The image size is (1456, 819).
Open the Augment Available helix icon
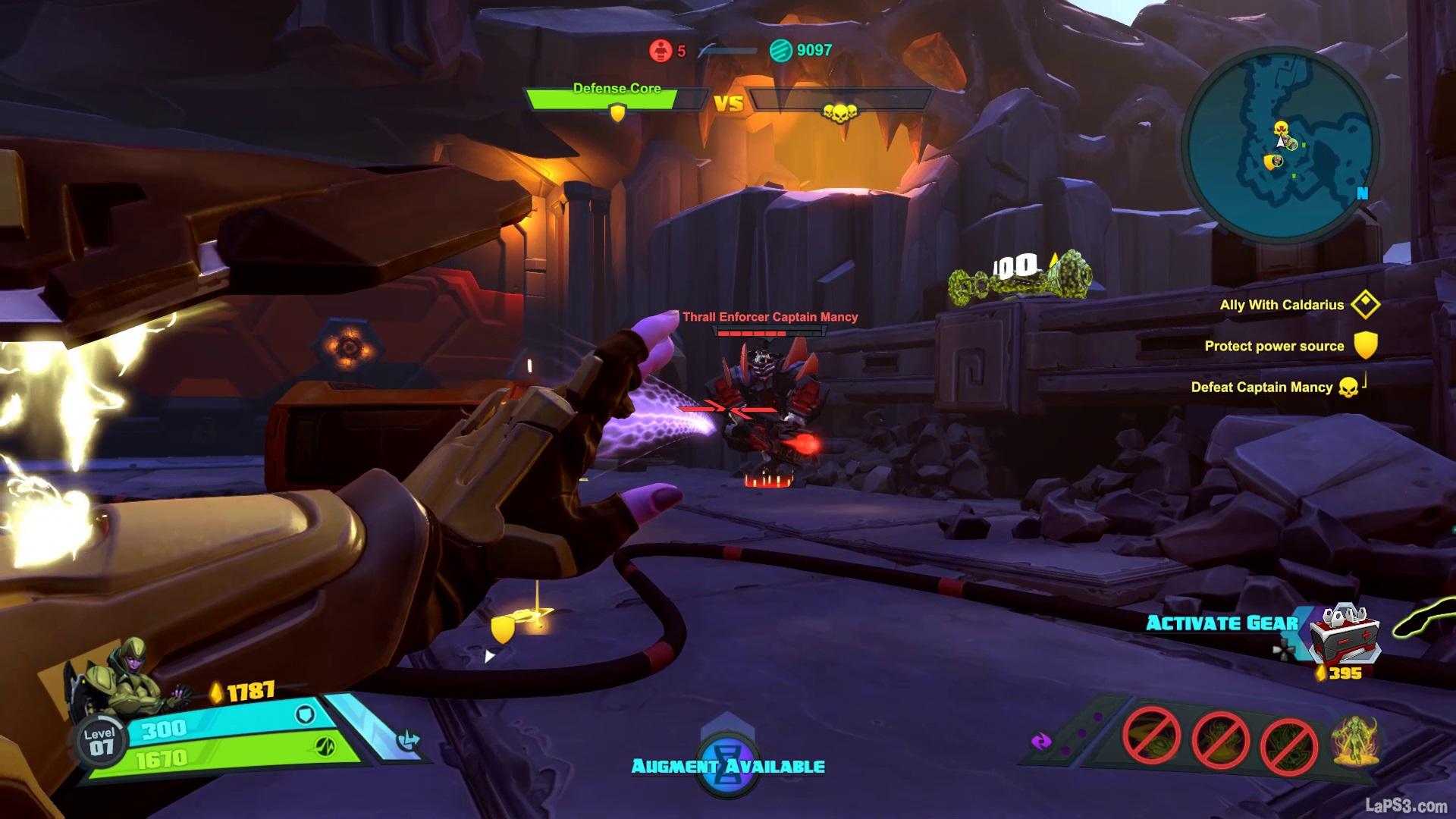click(728, 766)
